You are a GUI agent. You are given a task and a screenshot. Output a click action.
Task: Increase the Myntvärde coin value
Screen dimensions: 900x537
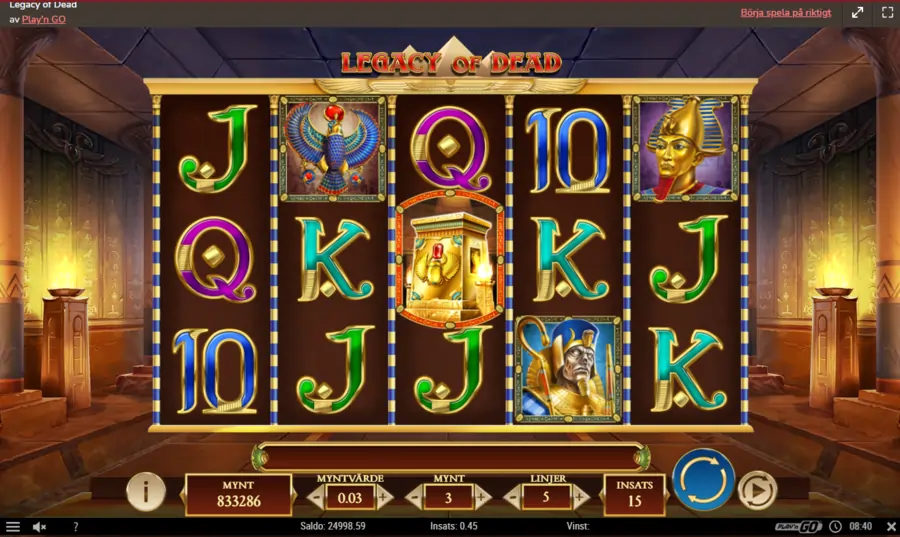384,496
